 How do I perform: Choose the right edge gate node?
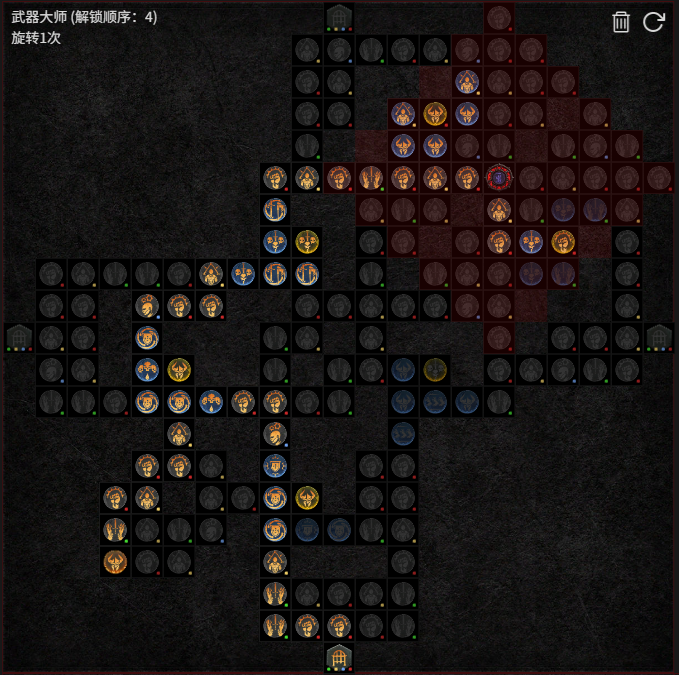659,337
